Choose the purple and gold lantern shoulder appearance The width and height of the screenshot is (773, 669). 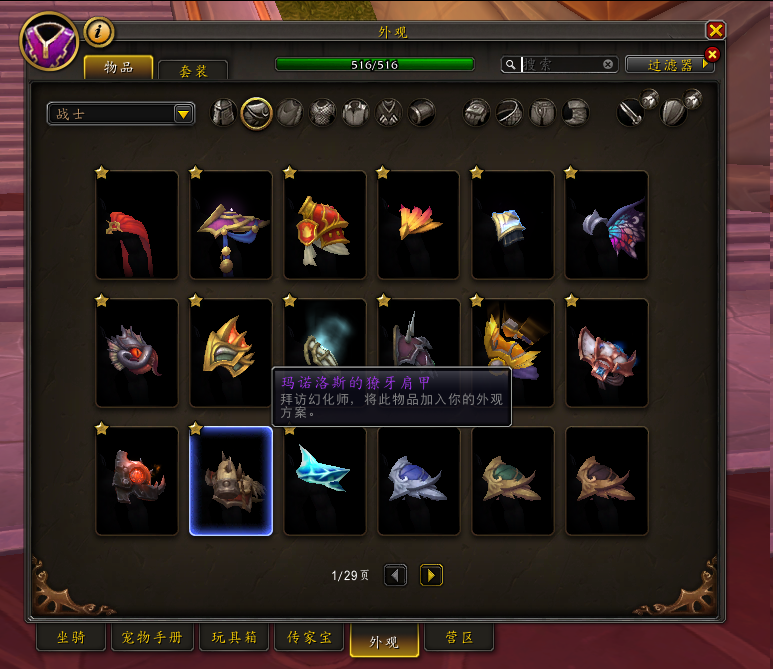(x=231, y=225)
